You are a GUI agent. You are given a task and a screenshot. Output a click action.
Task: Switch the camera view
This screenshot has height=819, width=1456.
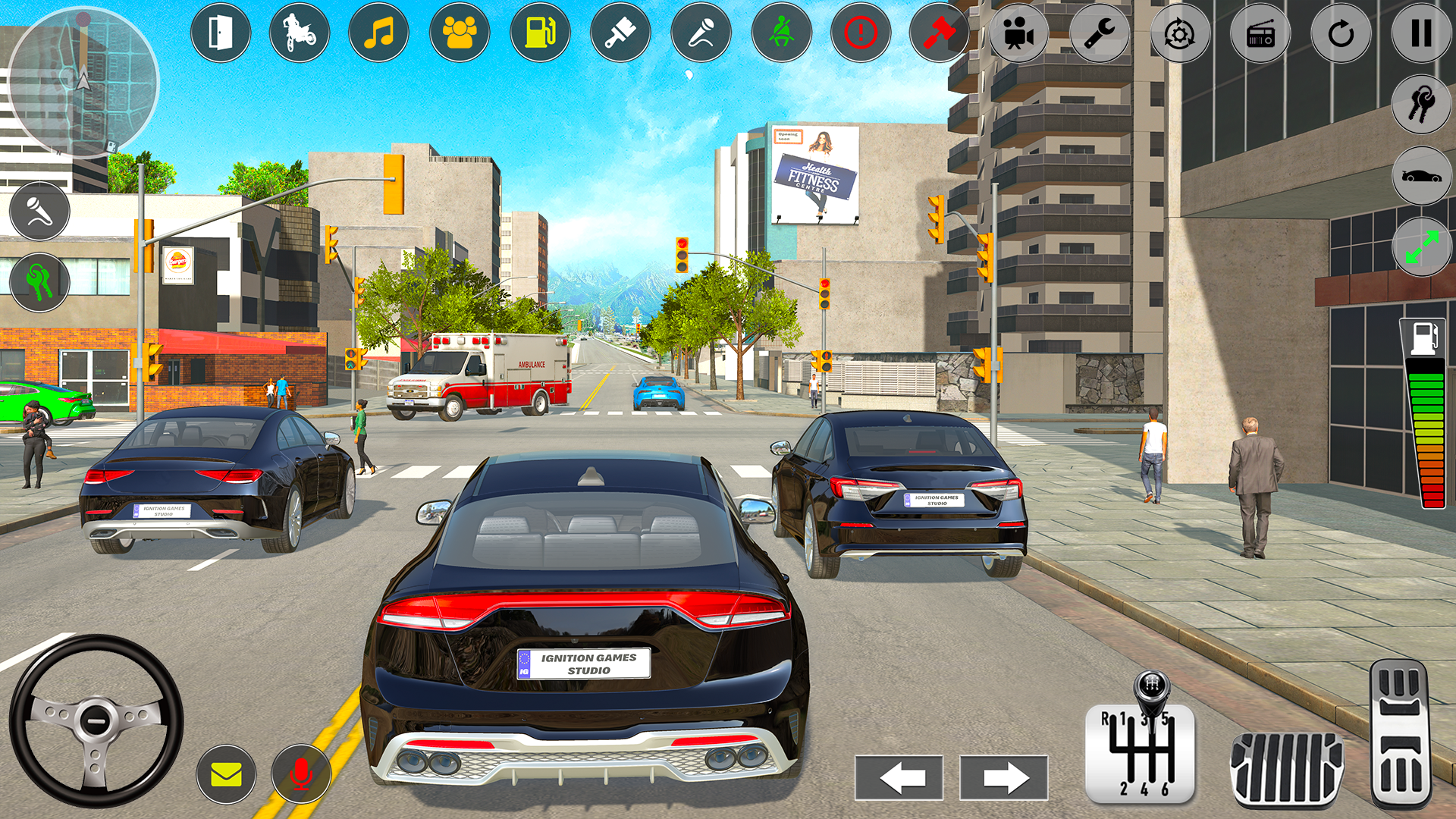pyautogui.click(x=1018, y=33)
